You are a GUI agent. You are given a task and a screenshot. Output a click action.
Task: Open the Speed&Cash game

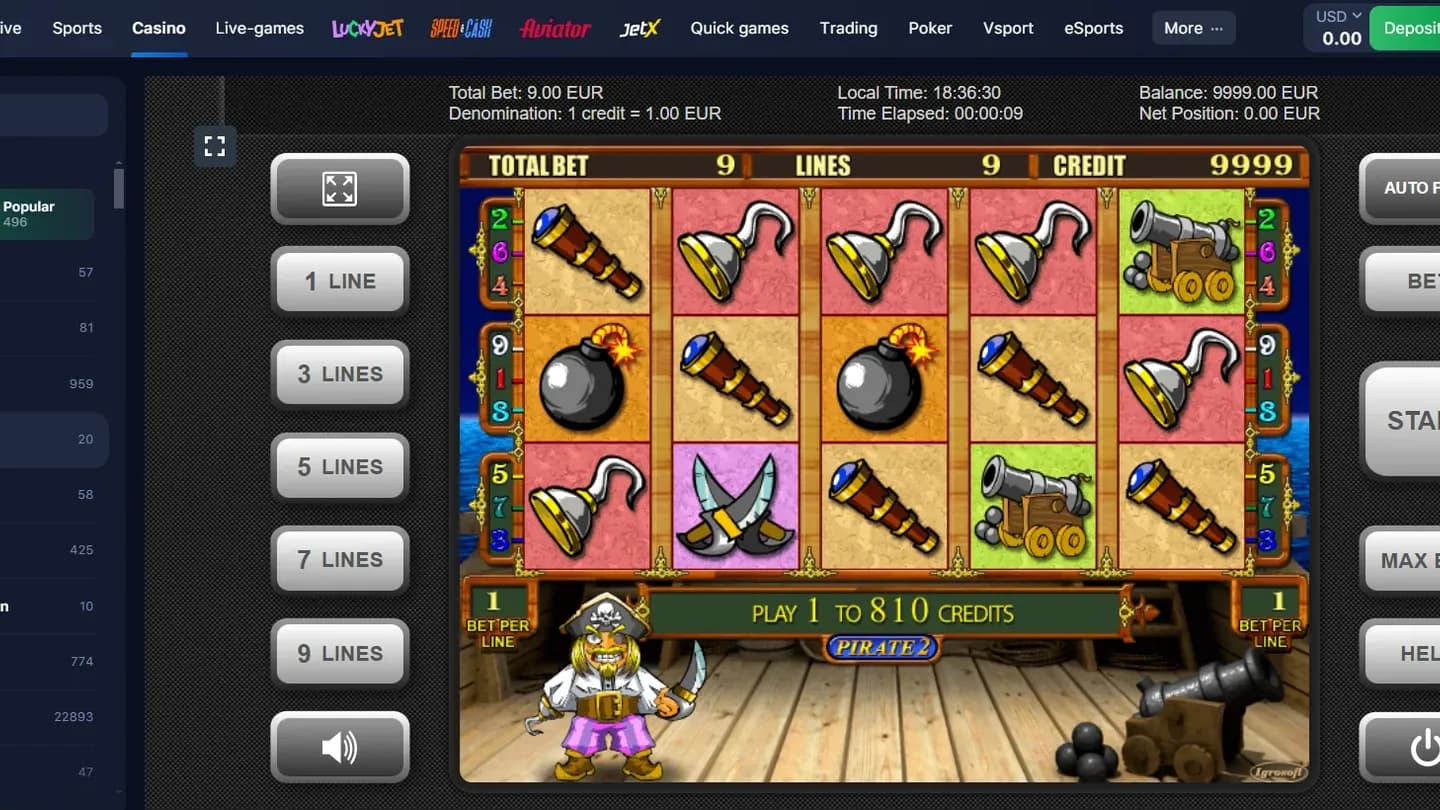(461, 28)
